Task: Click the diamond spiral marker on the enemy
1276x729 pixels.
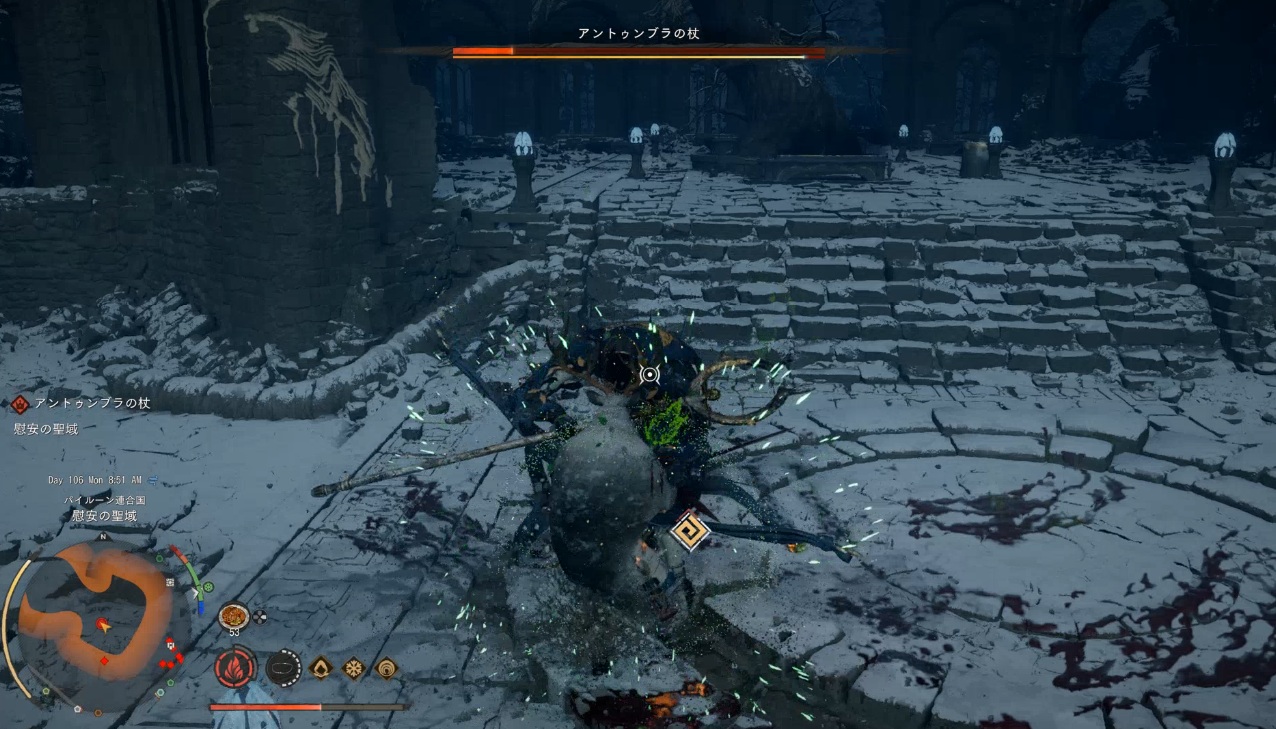Action: (689, 531)
